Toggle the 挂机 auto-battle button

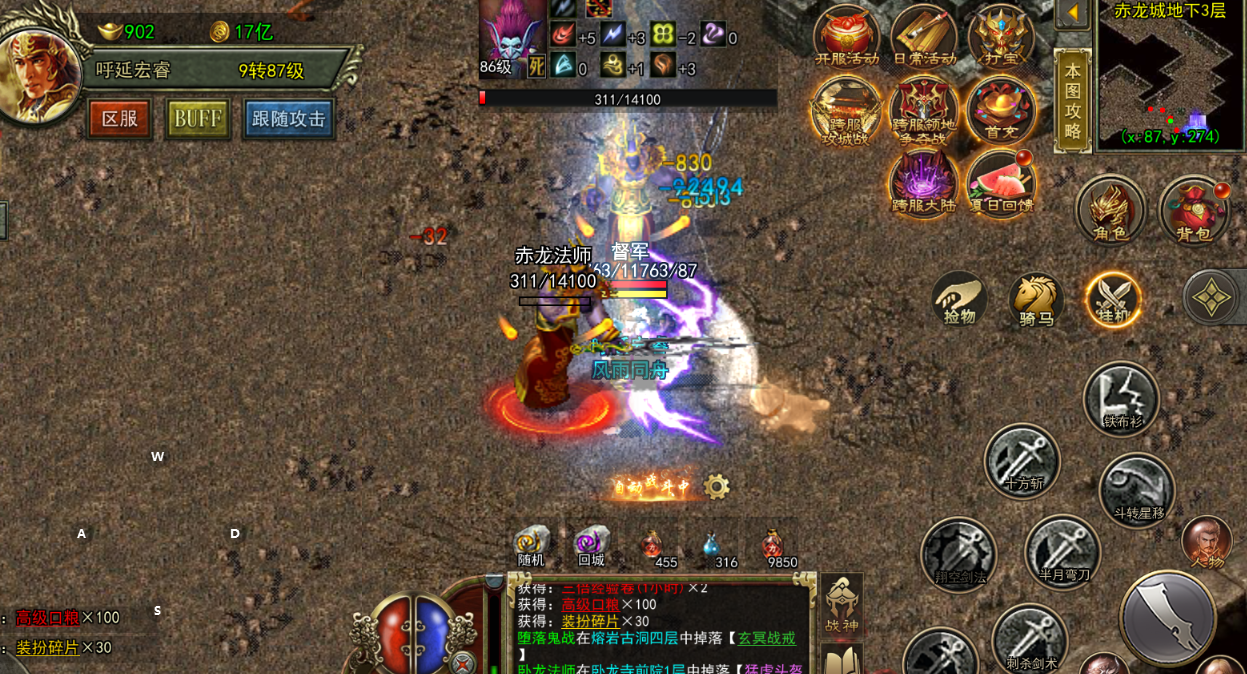[1113, 299]
